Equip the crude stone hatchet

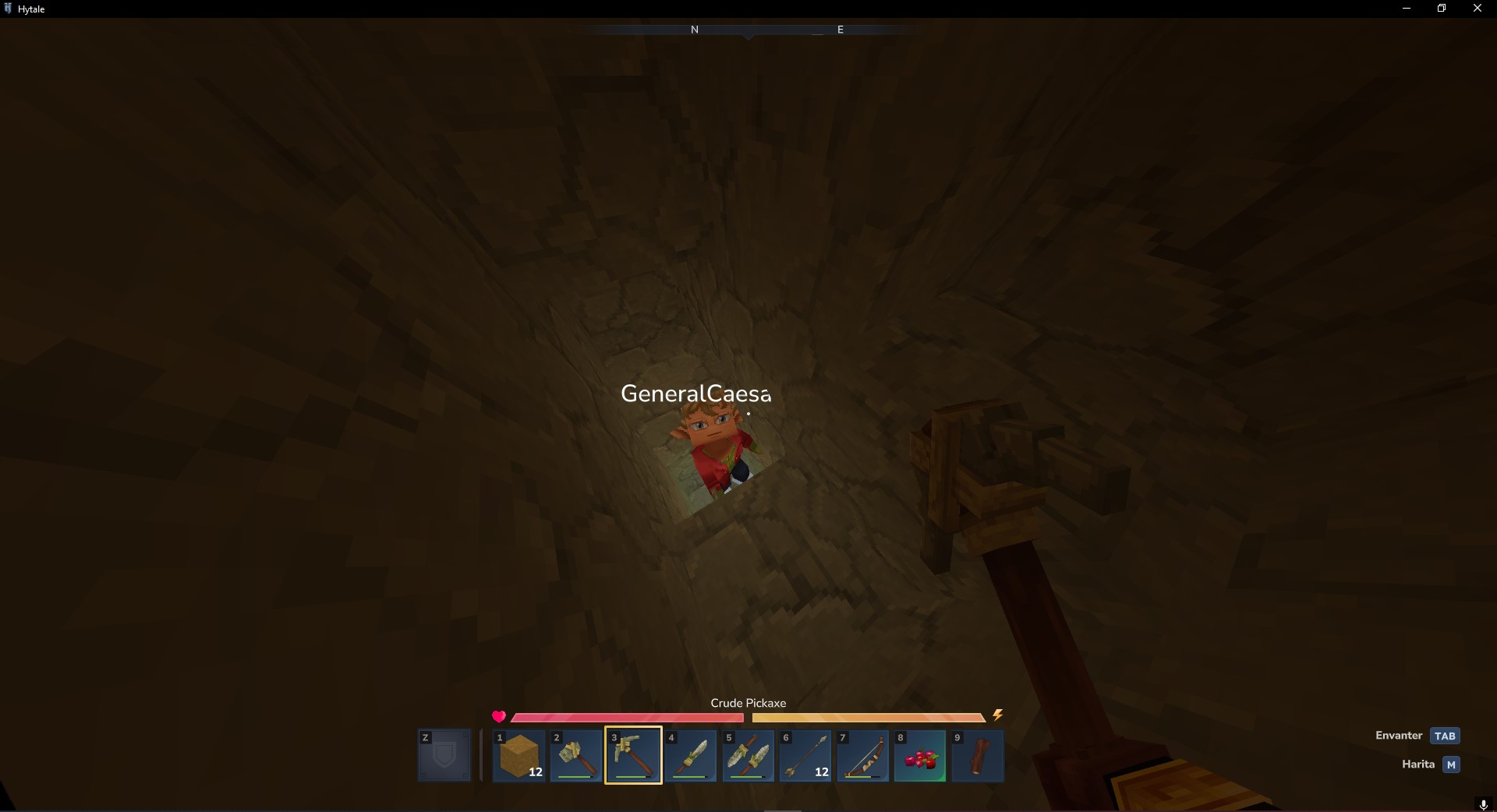576,755
